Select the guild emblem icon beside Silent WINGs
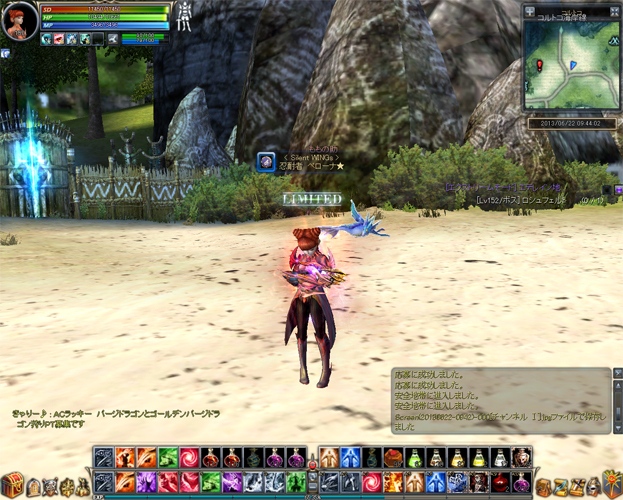 pyautogui.click(x=266, y=161)
